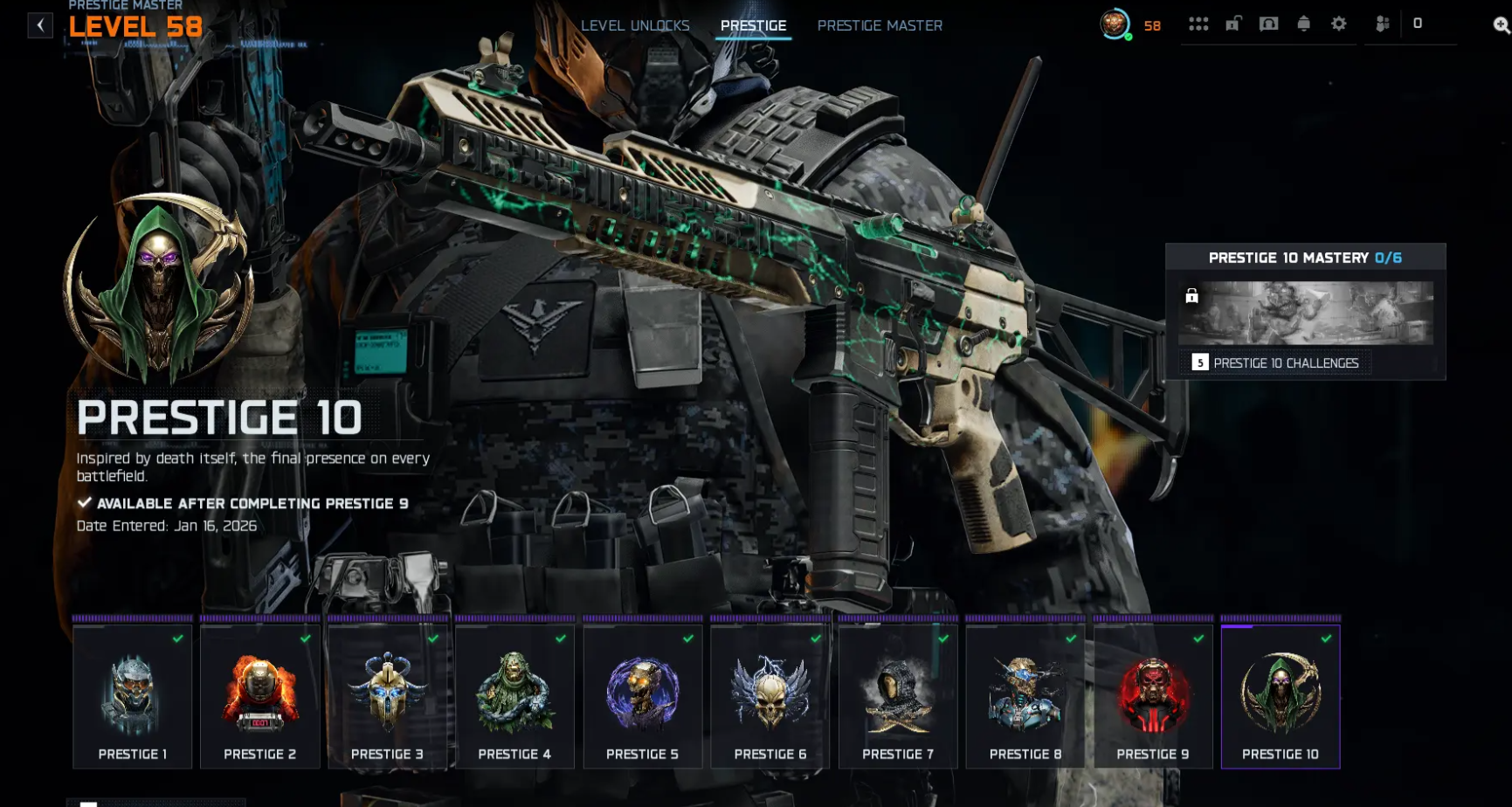This screenshot has width=1512, height=807.
Task: Switch to the Level Unlocks tab
Action: [635, 25]
